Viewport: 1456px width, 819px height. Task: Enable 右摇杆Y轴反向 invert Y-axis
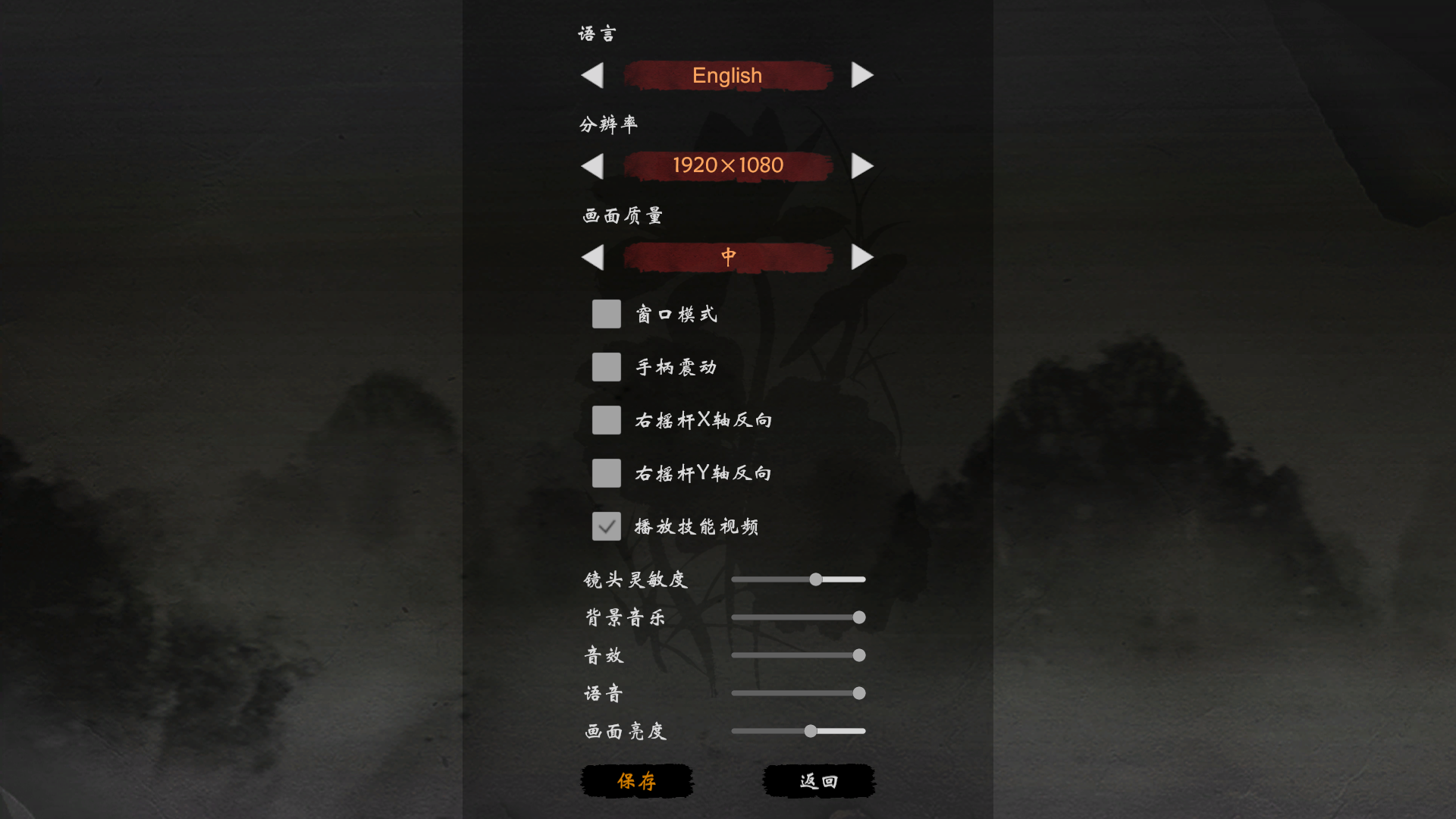pos(606,472)
